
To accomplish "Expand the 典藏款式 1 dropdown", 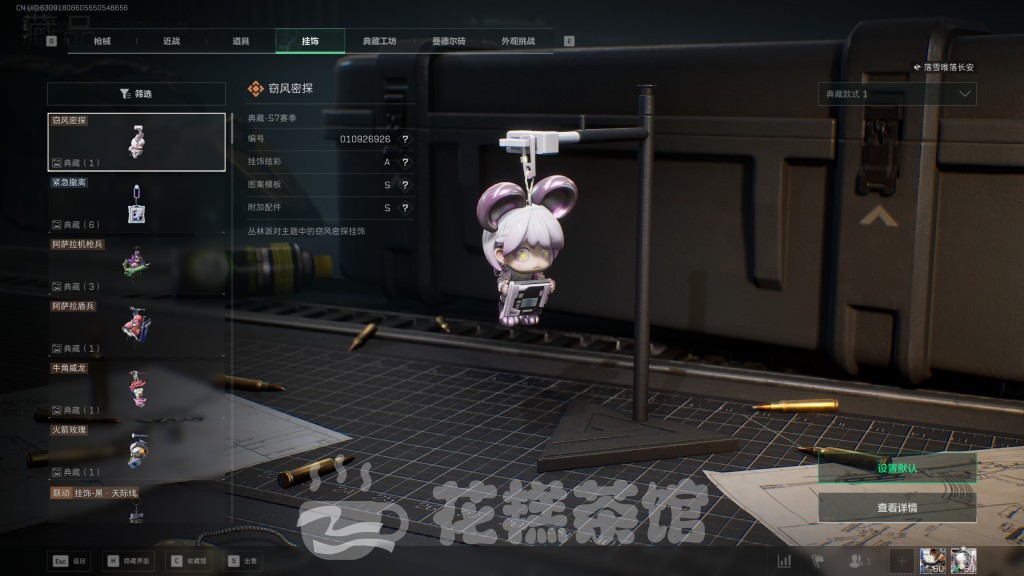I will 897,94.
